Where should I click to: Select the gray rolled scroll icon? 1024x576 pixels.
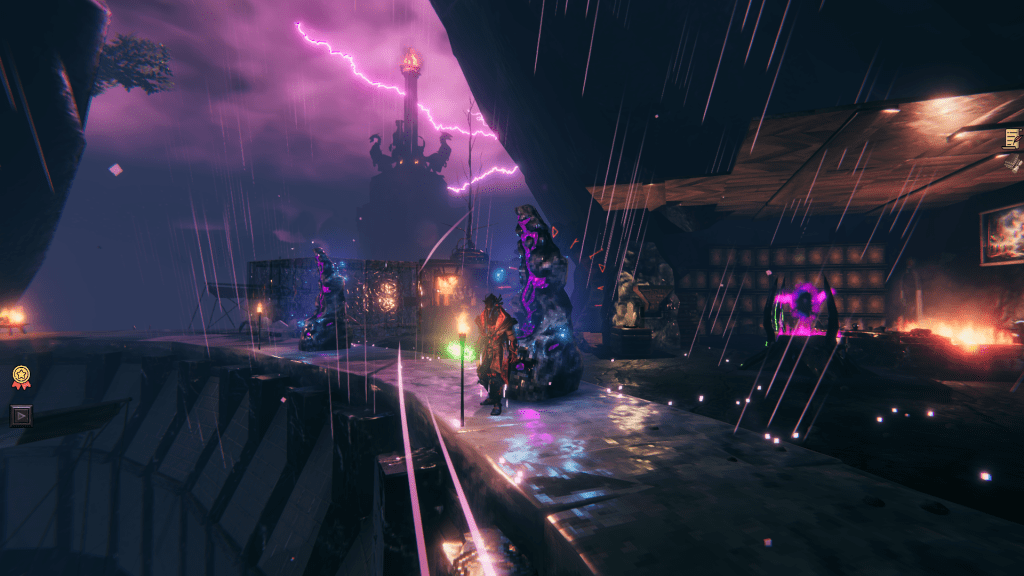pyautogui.click(x=1014, y=162)
